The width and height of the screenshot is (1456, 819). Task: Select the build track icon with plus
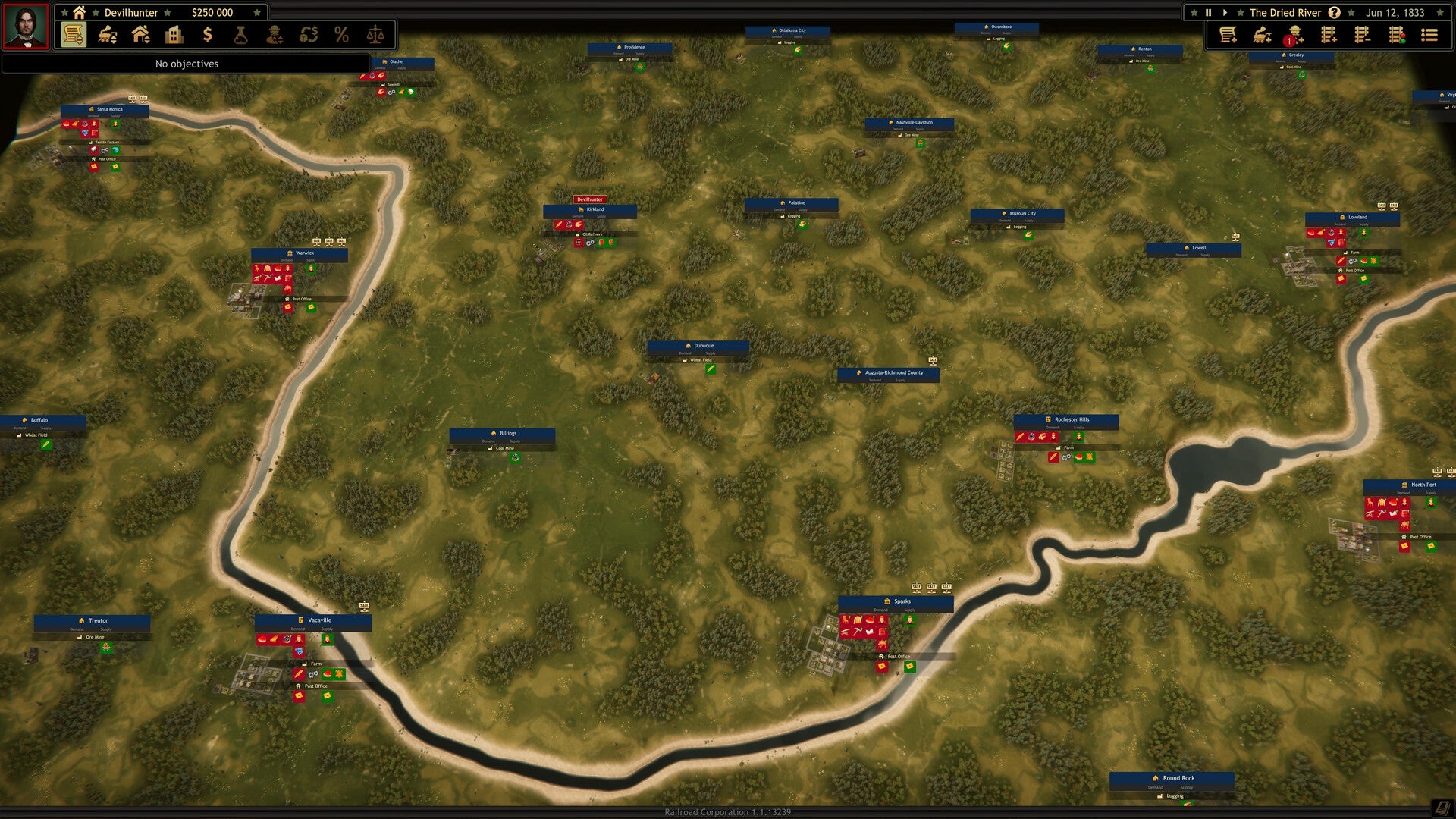[1329, 35]
